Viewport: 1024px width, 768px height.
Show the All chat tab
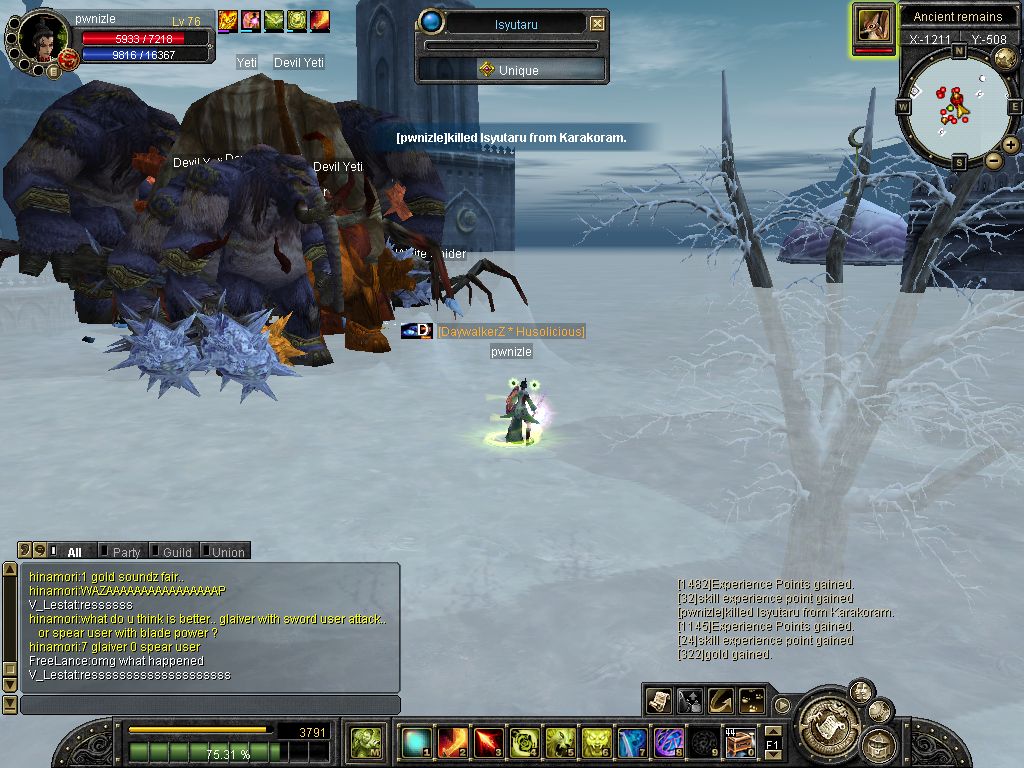click(73, 552)
